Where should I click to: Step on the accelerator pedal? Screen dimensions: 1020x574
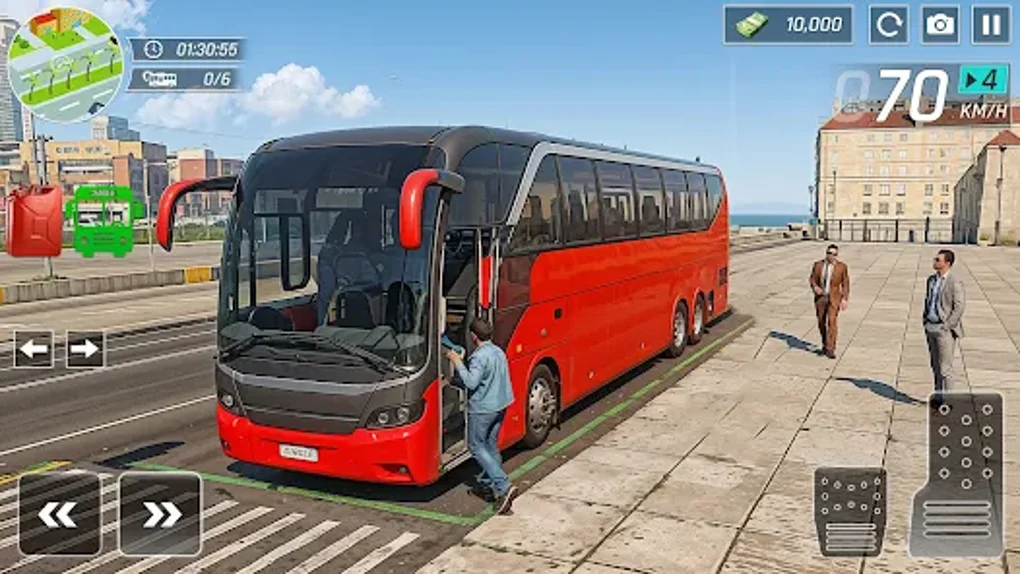click(956, 474)
